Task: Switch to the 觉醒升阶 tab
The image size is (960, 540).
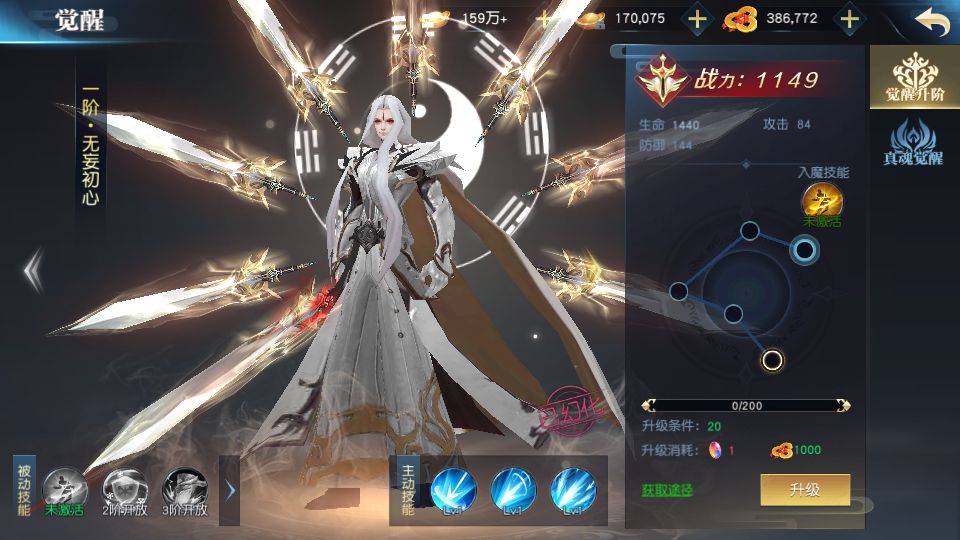Action: [x=914, y=78]
